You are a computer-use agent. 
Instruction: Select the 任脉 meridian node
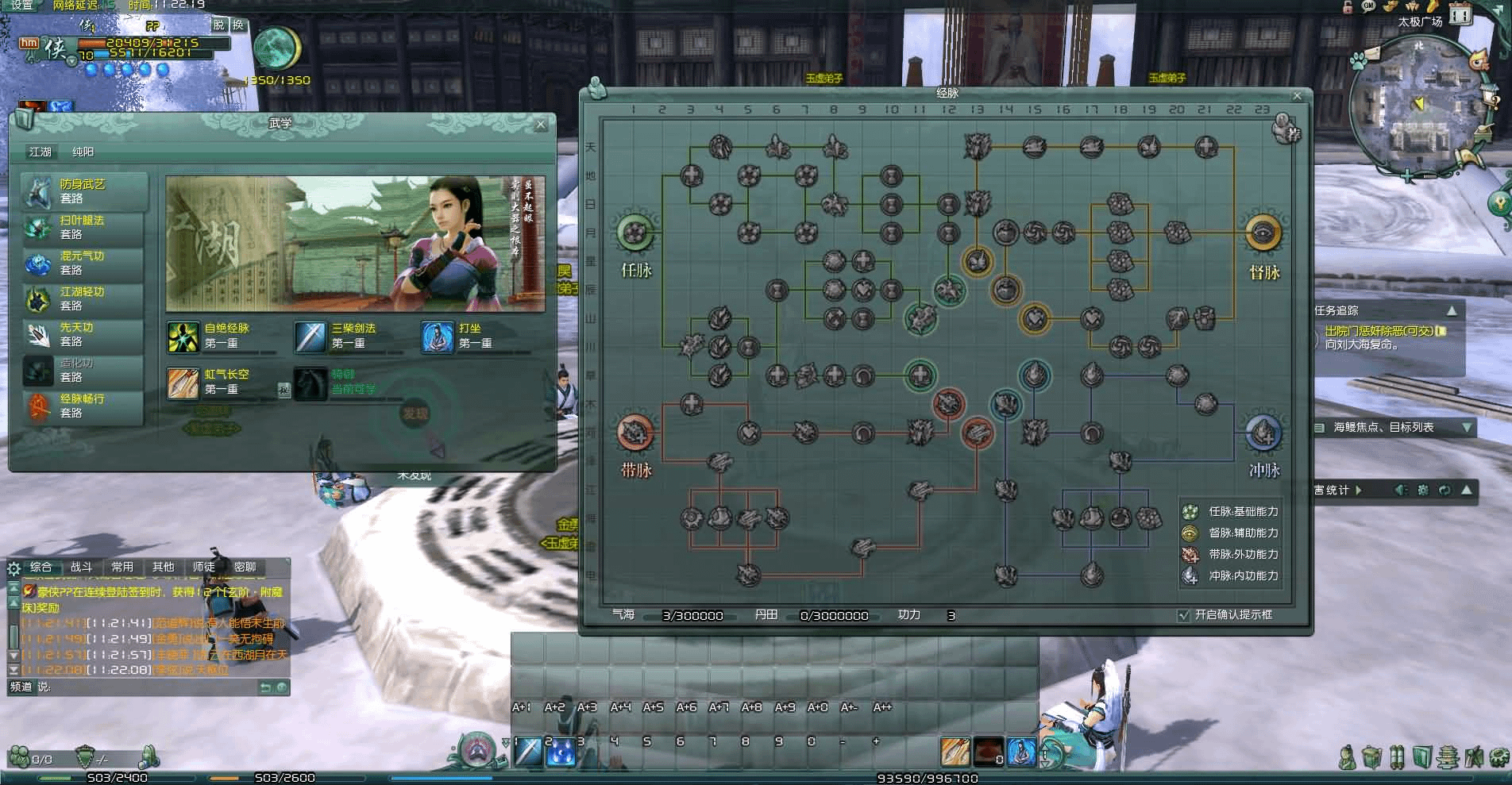pyautogui.click(x=635, y=233)
